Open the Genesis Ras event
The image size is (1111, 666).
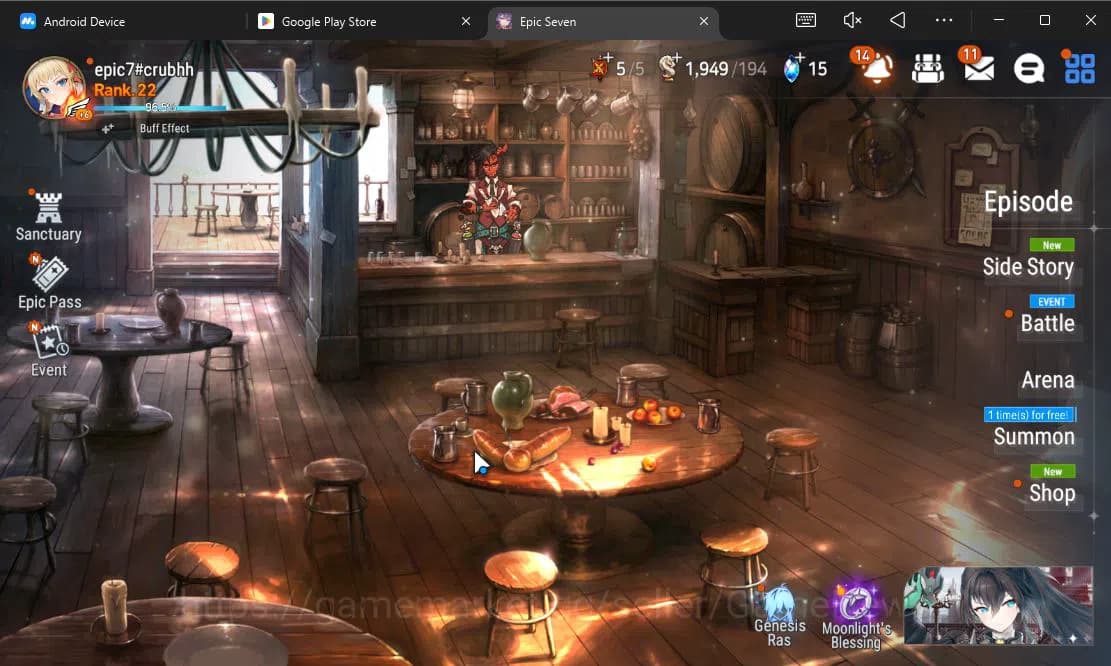779,616
